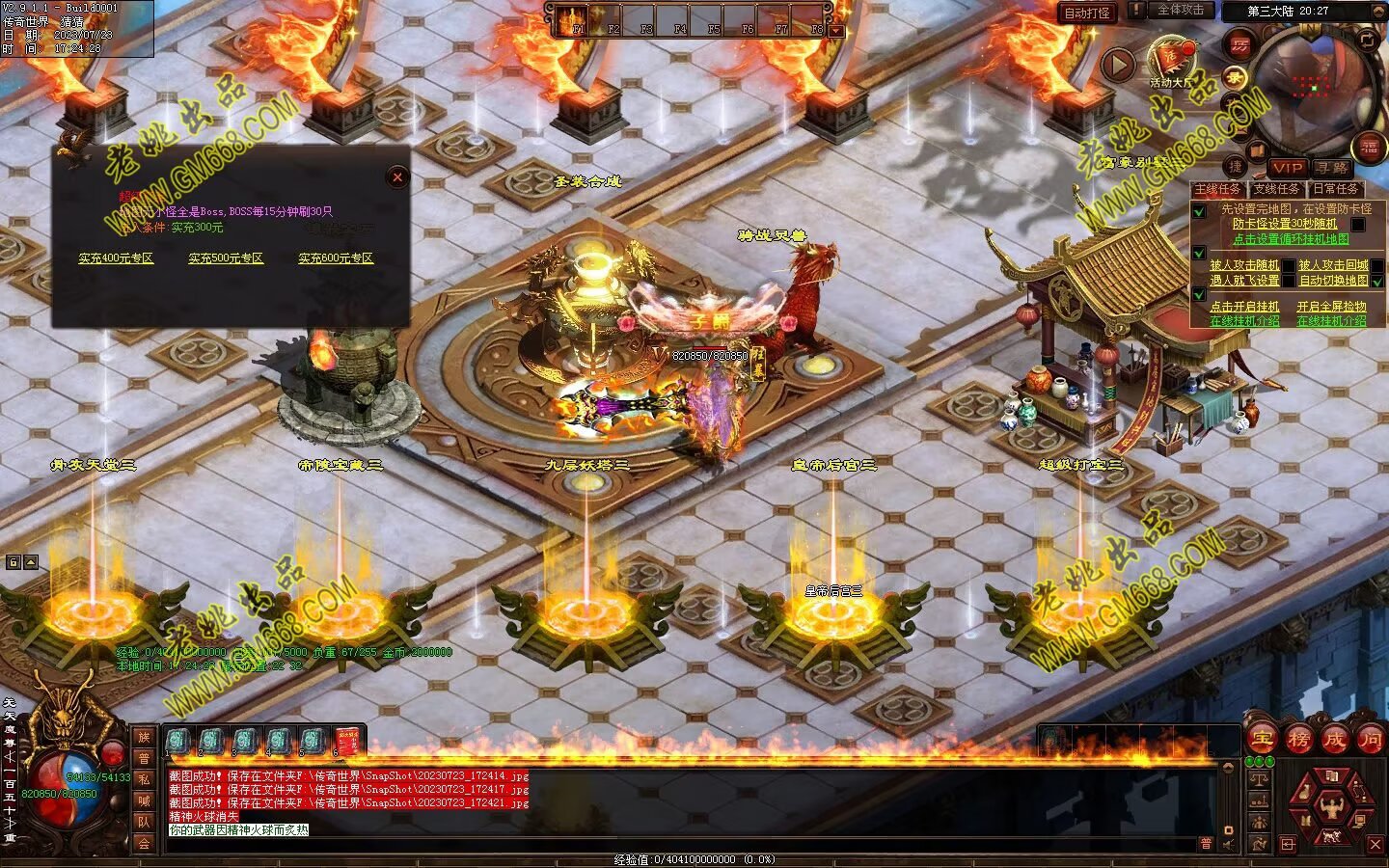Toggle the 自动切换地图 checkbox
This screenshot has width=1389, height=868.
tap(1377, 281)
